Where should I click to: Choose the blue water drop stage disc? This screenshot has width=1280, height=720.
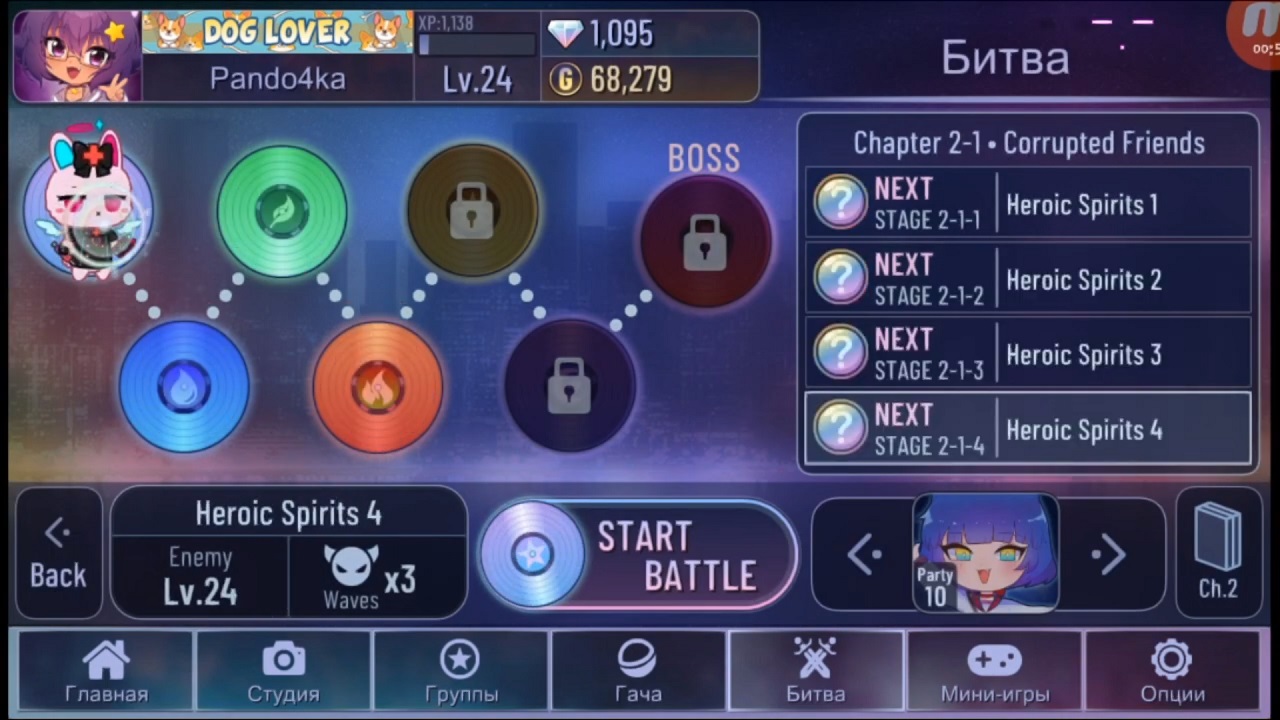coord(184,386)
